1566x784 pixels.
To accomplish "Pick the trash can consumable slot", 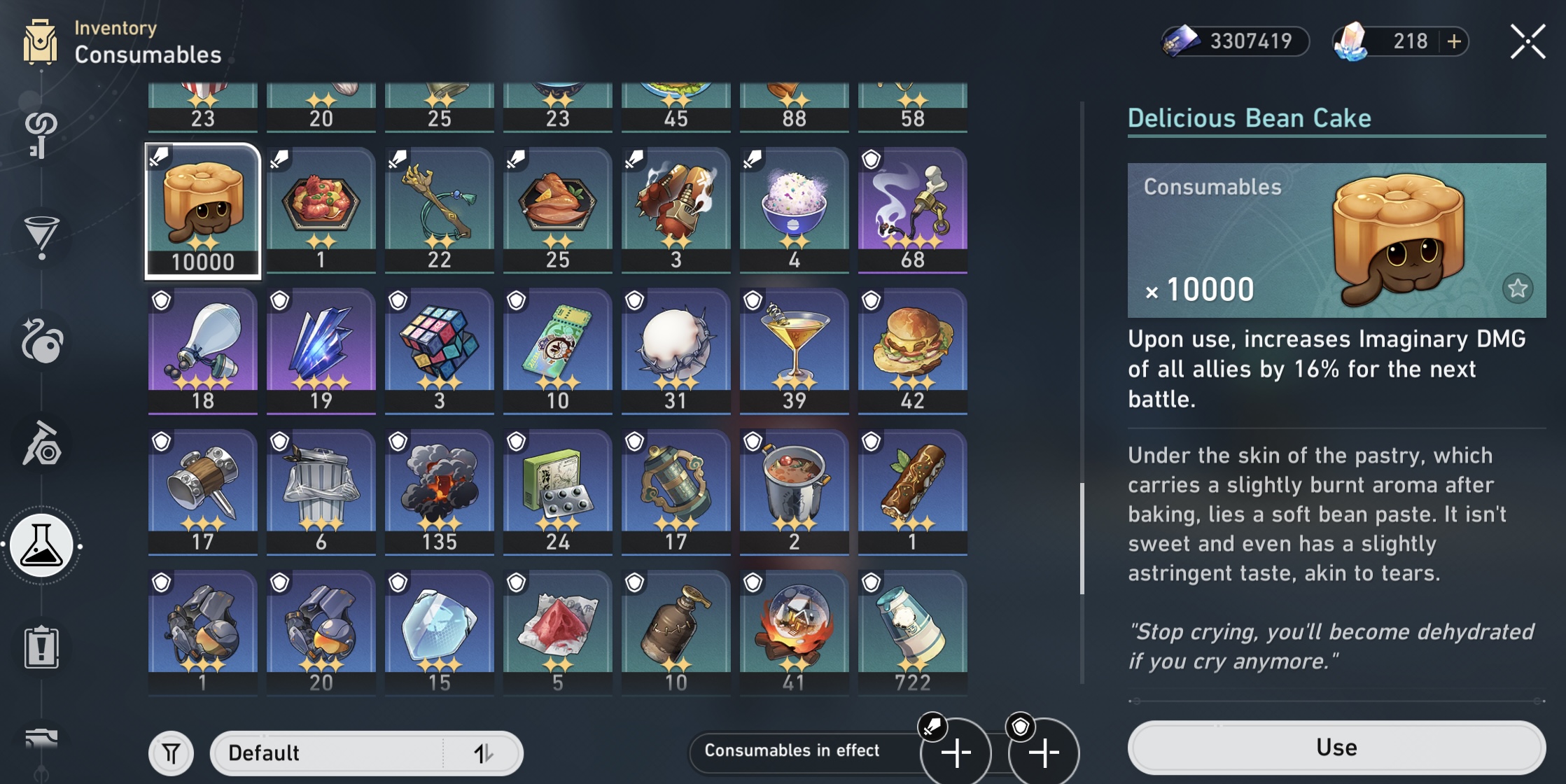I will click(x=321, y=491).
